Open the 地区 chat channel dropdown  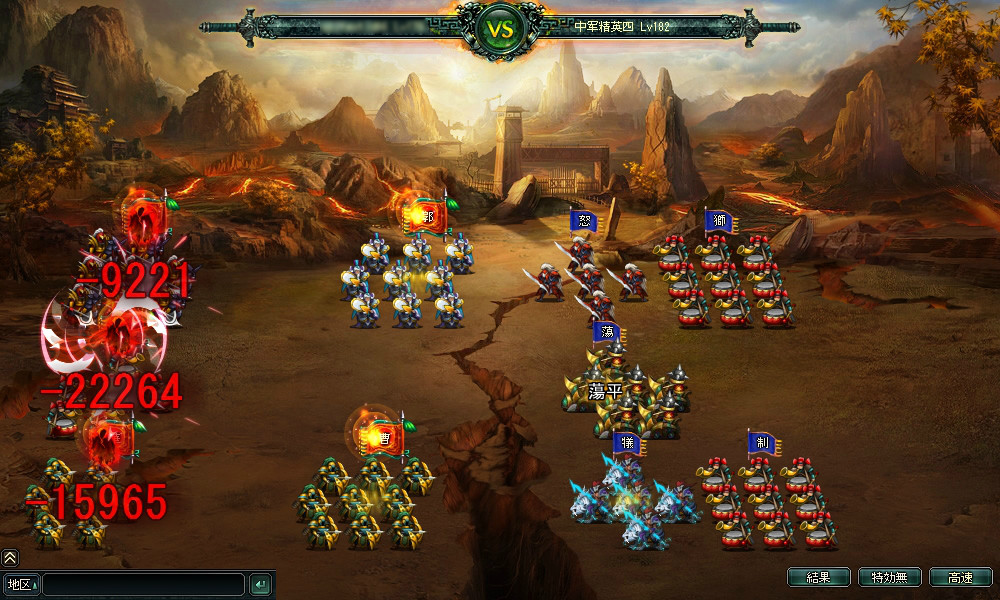21,584
